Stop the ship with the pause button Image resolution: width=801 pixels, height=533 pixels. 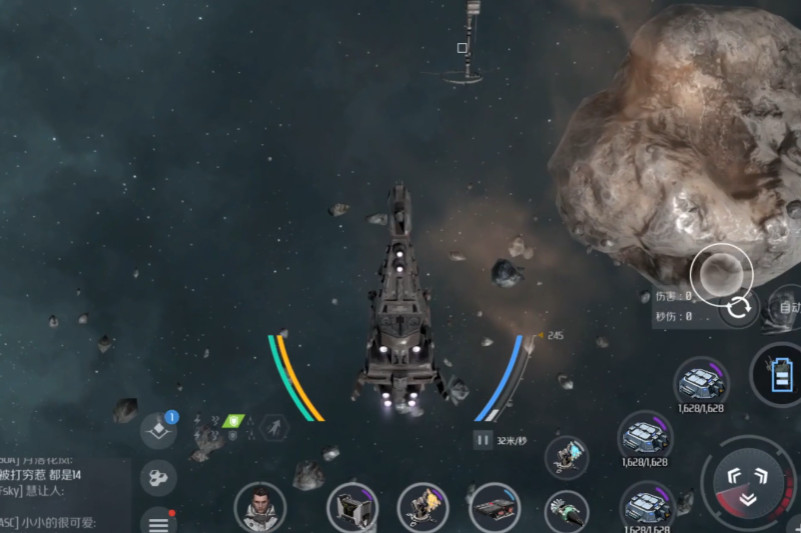(x=483, y=439)
